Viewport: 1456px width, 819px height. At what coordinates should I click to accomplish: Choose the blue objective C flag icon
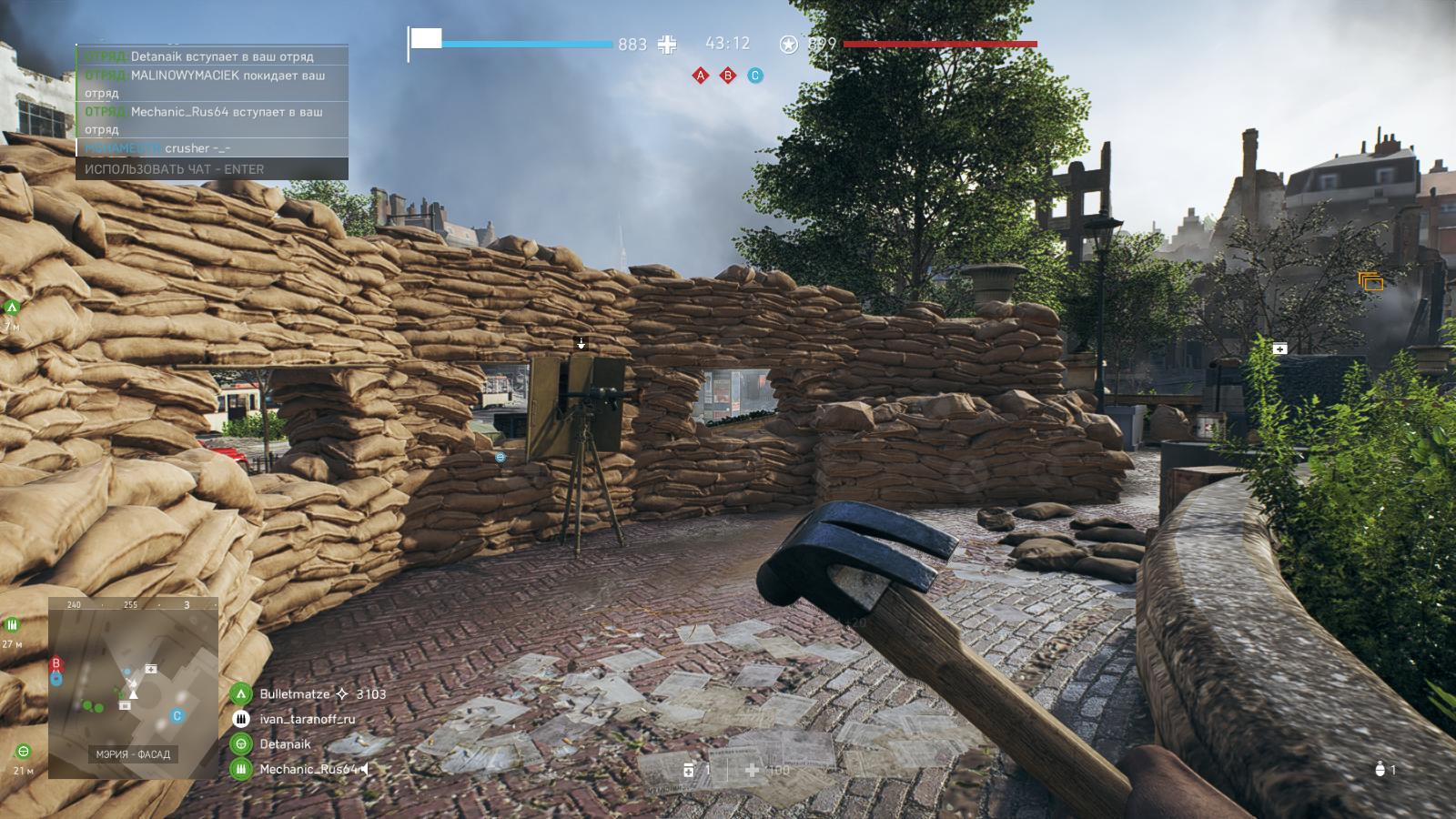[755, 76]
